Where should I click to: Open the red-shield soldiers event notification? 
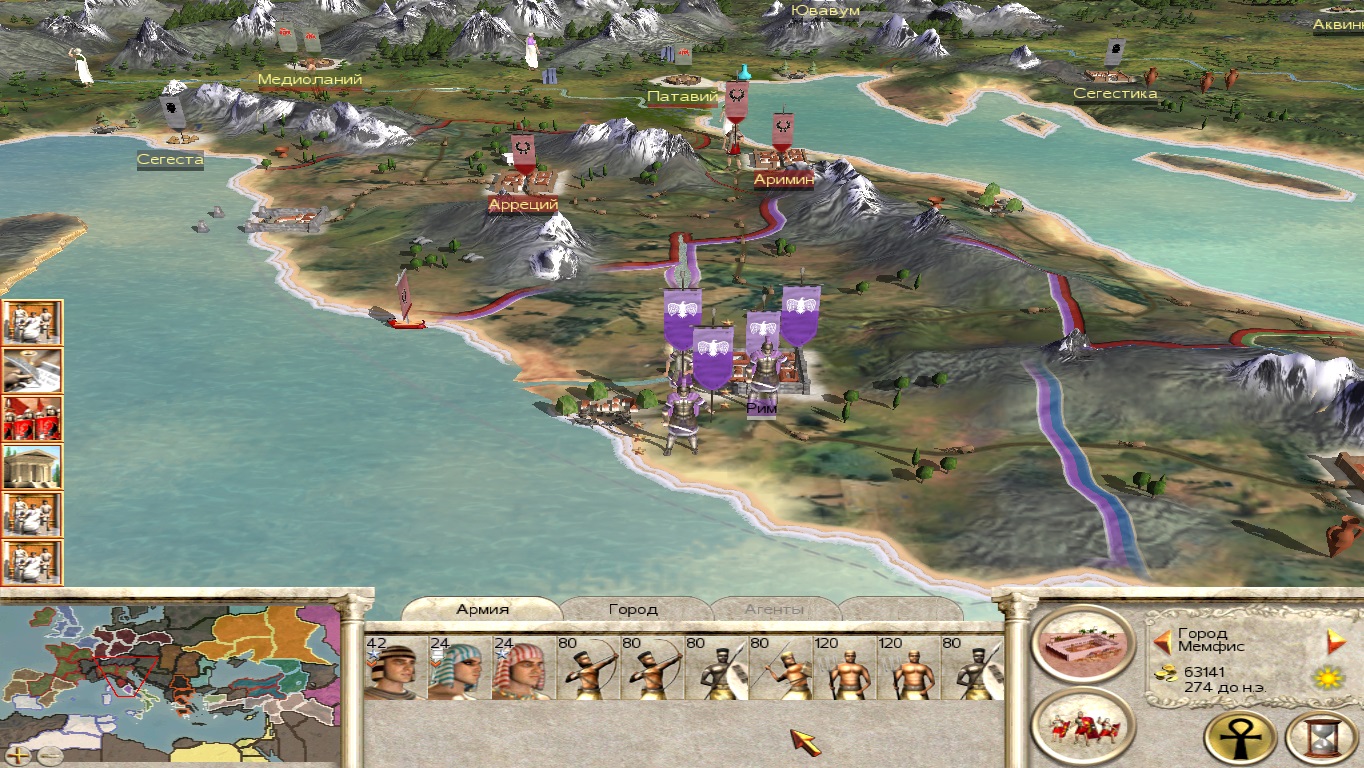(x=32, y=418)
